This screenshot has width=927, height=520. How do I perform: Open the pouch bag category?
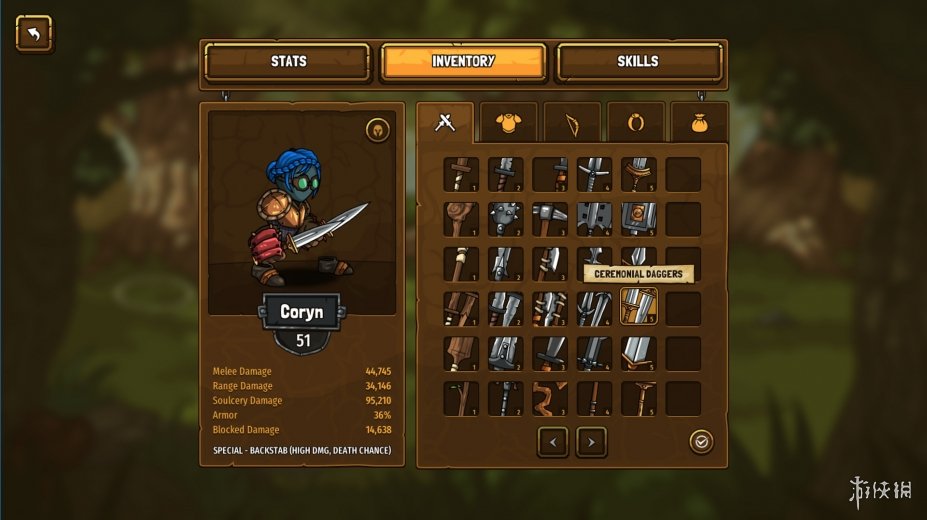click(x=699, y=123)
